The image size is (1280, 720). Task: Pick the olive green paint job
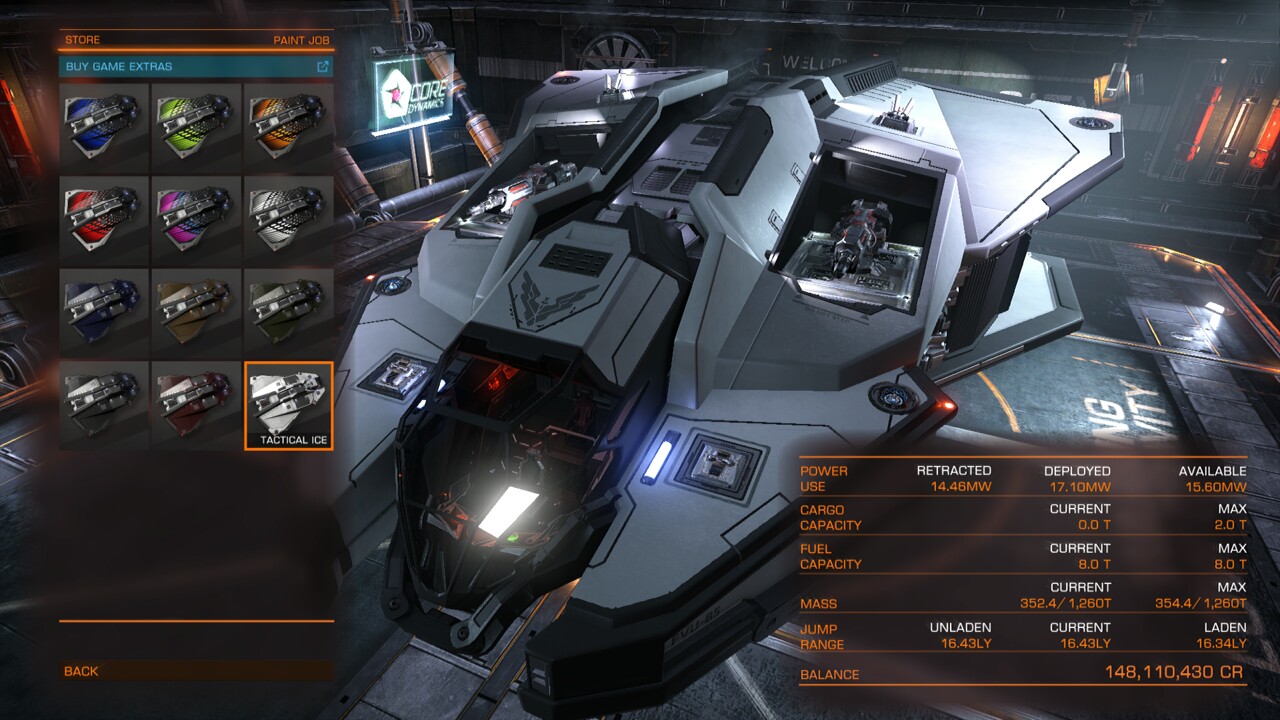pos(289,313)
